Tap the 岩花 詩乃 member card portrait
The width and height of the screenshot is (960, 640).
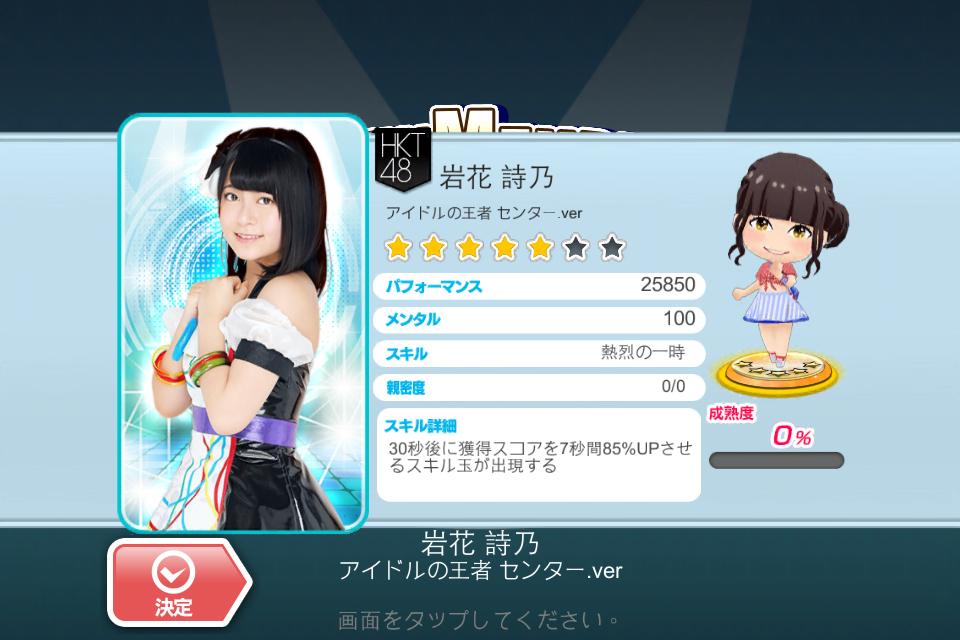[x=243, y=322]
